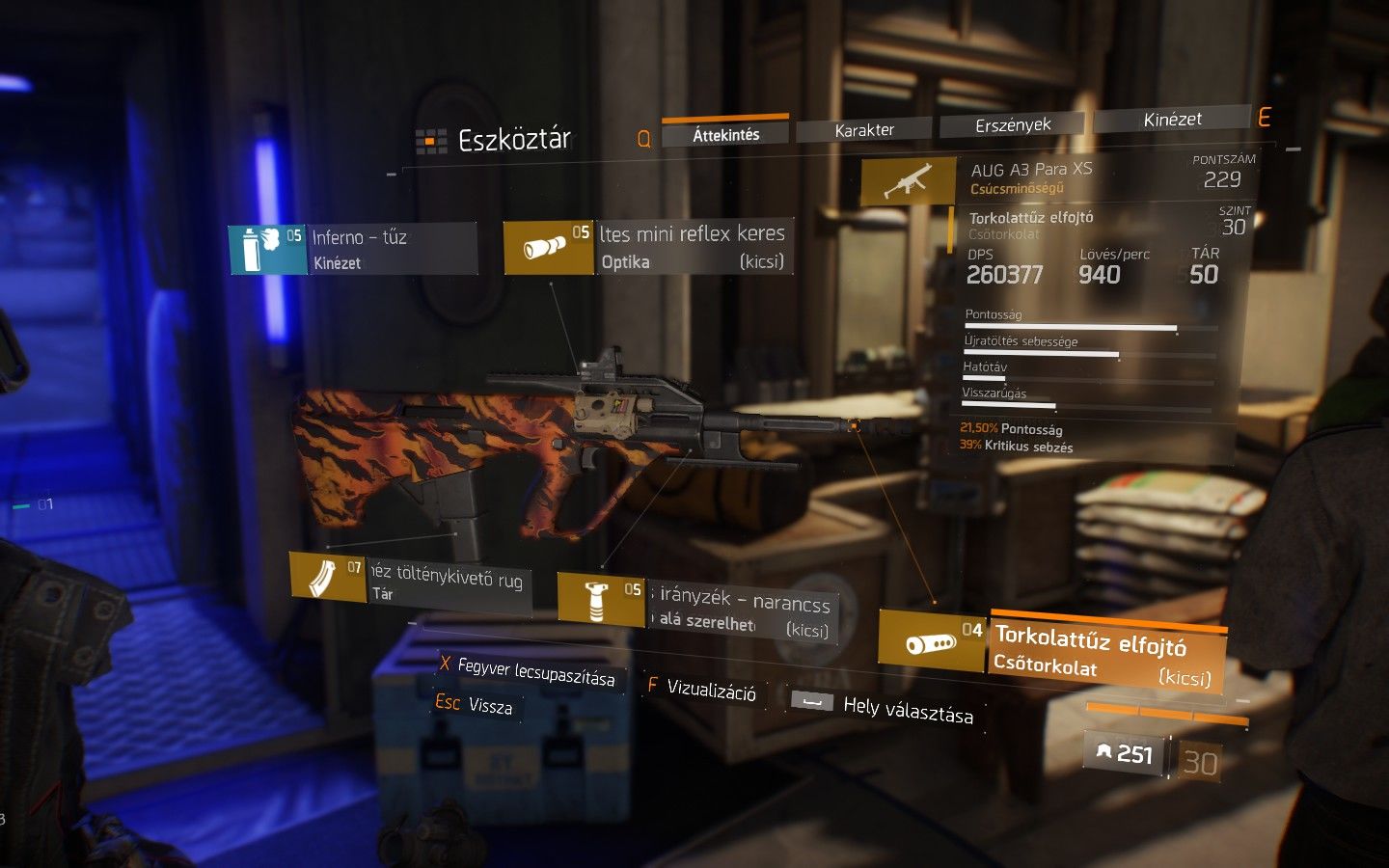Pick the Torkolattűz elfojtó Csőtorkolat slot
This screenshot has width=1389, height=868.
tap(1052, 648)
